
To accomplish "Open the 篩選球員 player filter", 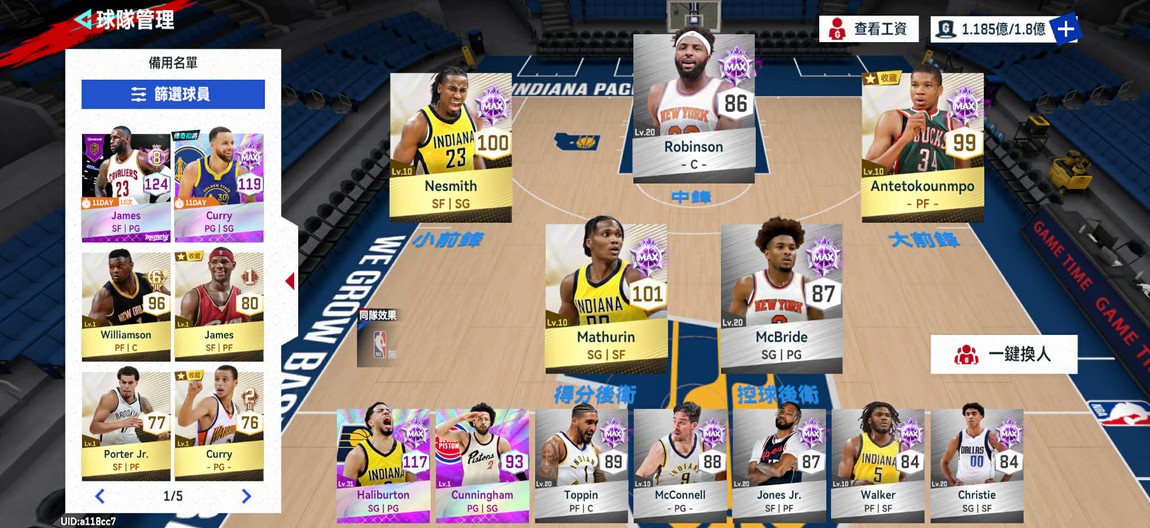I will 173,94.
